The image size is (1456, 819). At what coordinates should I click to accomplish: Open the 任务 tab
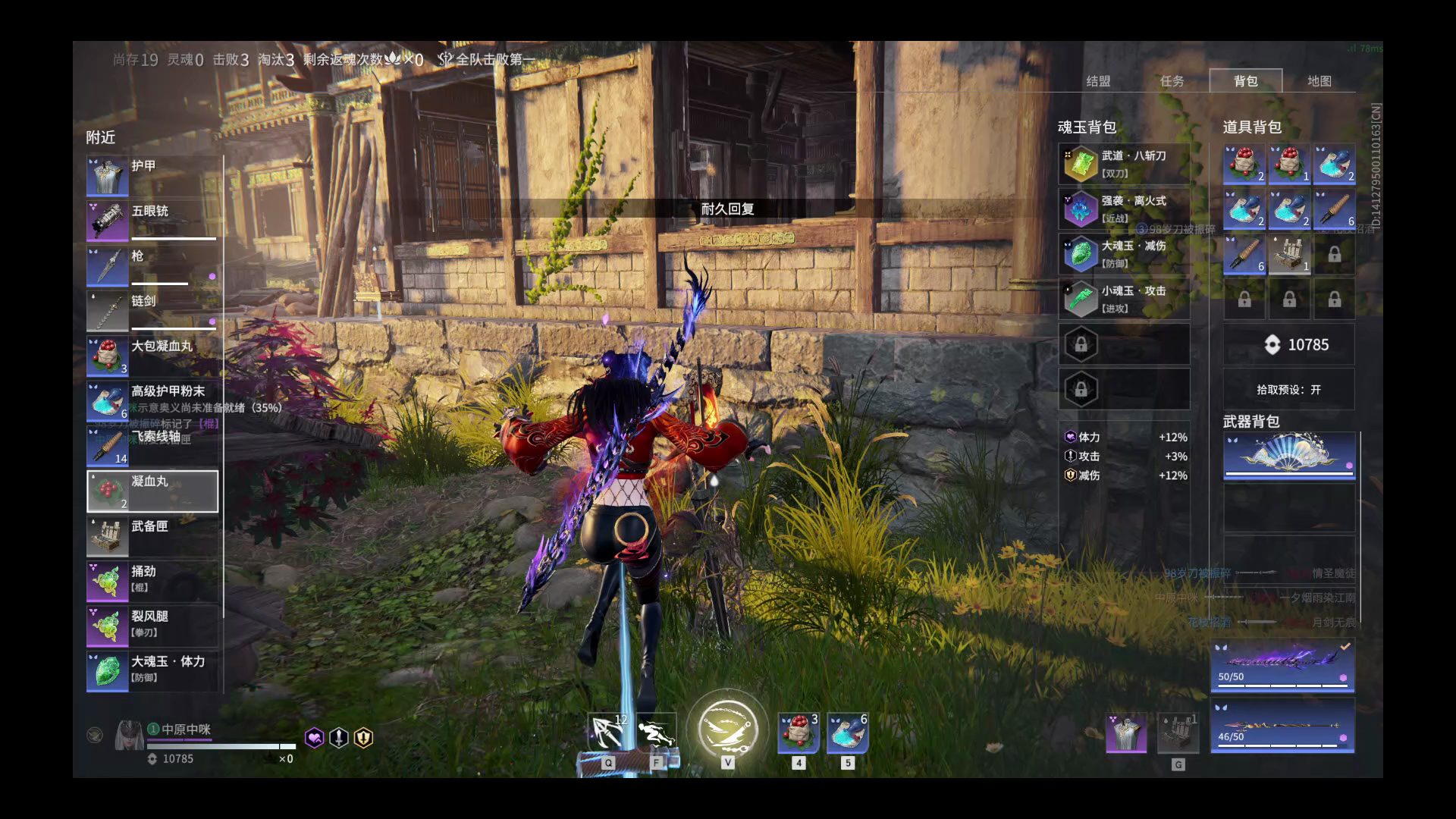pyautogui.click(x=1172, y=81)
